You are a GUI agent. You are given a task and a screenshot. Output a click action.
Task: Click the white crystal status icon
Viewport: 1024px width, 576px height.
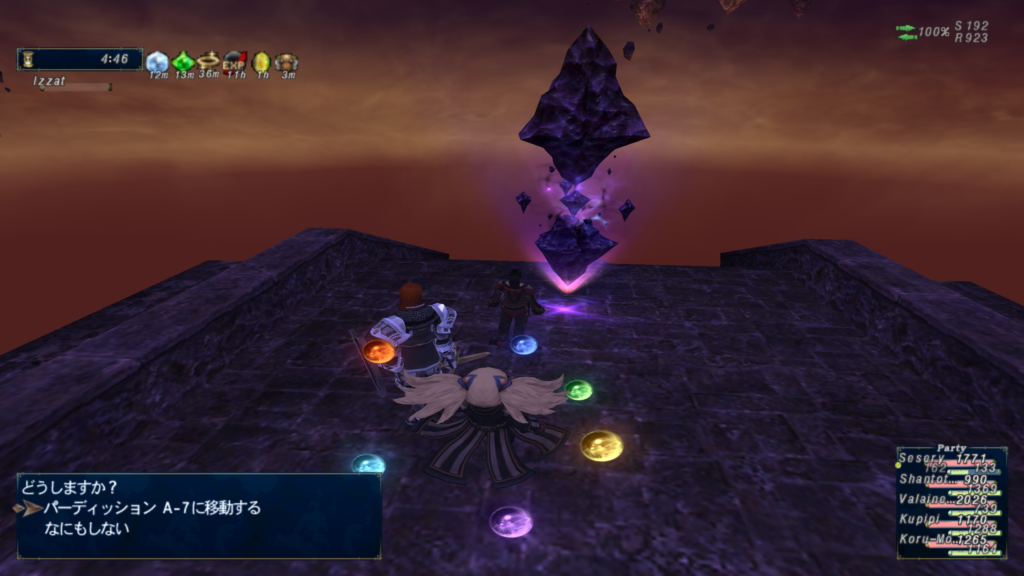(157, 62)
